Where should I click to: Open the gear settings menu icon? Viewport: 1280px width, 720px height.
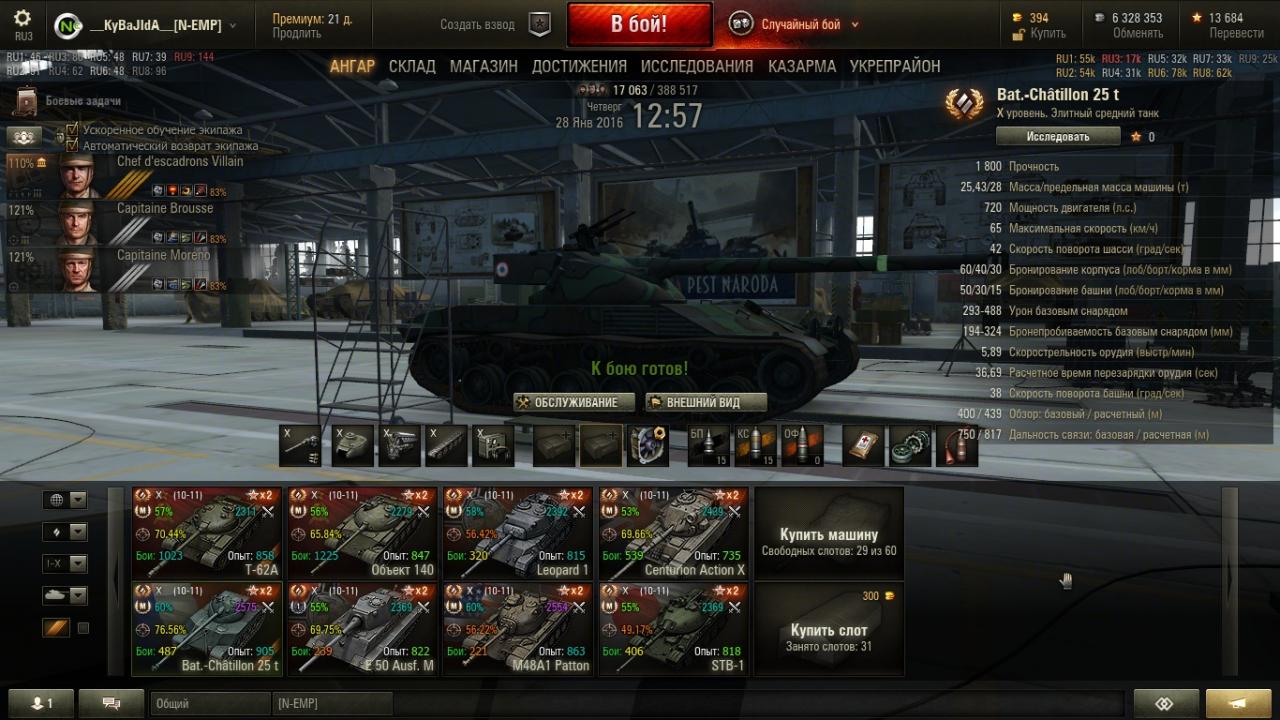[x=23, y=19]
